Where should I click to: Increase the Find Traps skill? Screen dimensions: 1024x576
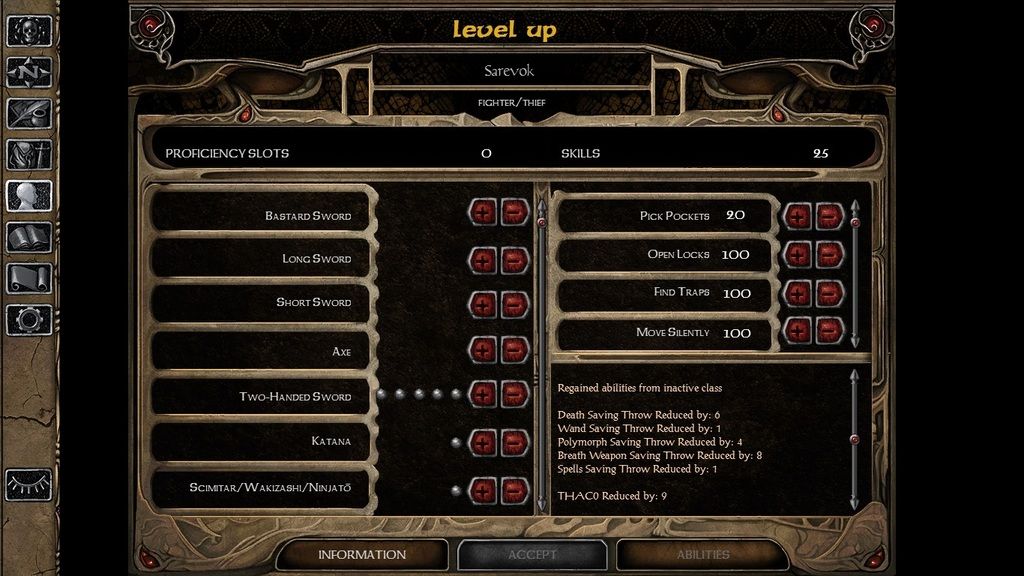(798, 292)
